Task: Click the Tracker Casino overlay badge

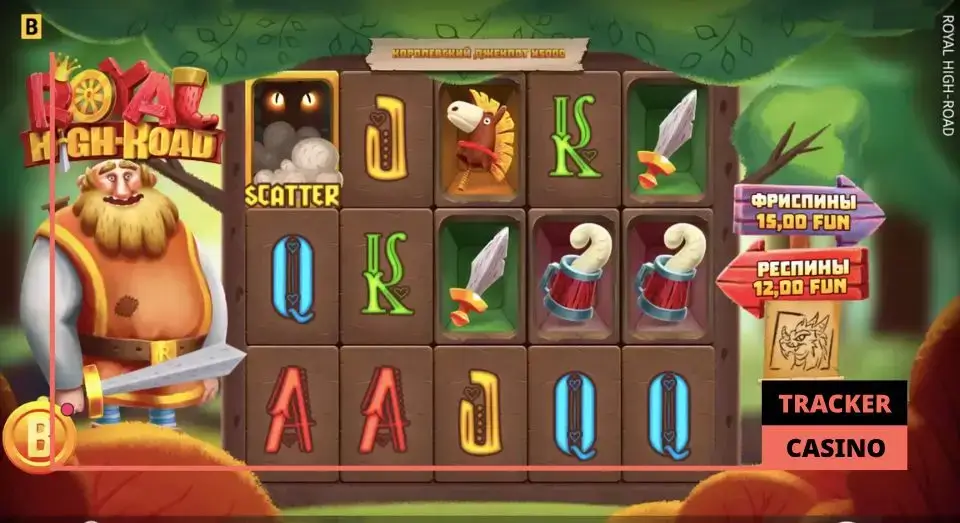Action: click(834, 425)
